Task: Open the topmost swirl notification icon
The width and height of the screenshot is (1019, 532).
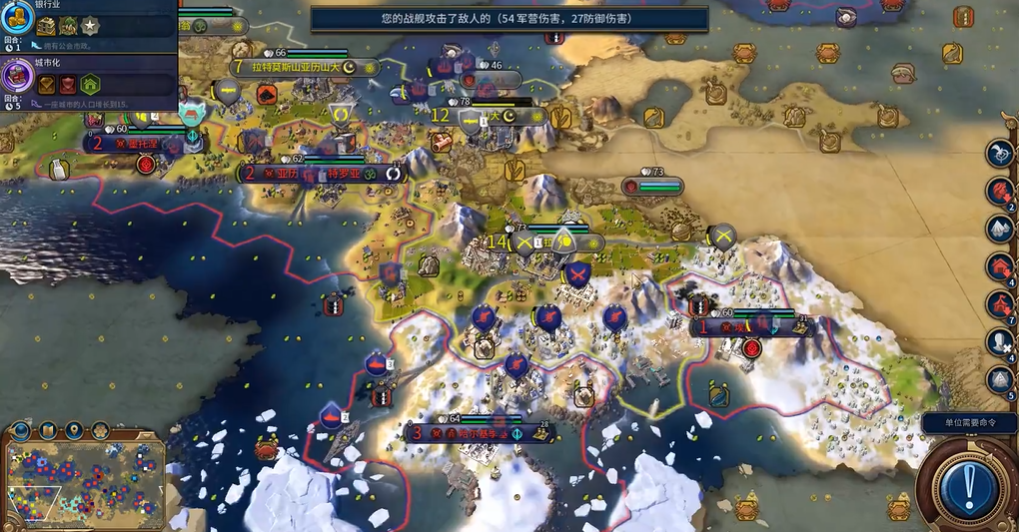Action: coord(1000,153)
